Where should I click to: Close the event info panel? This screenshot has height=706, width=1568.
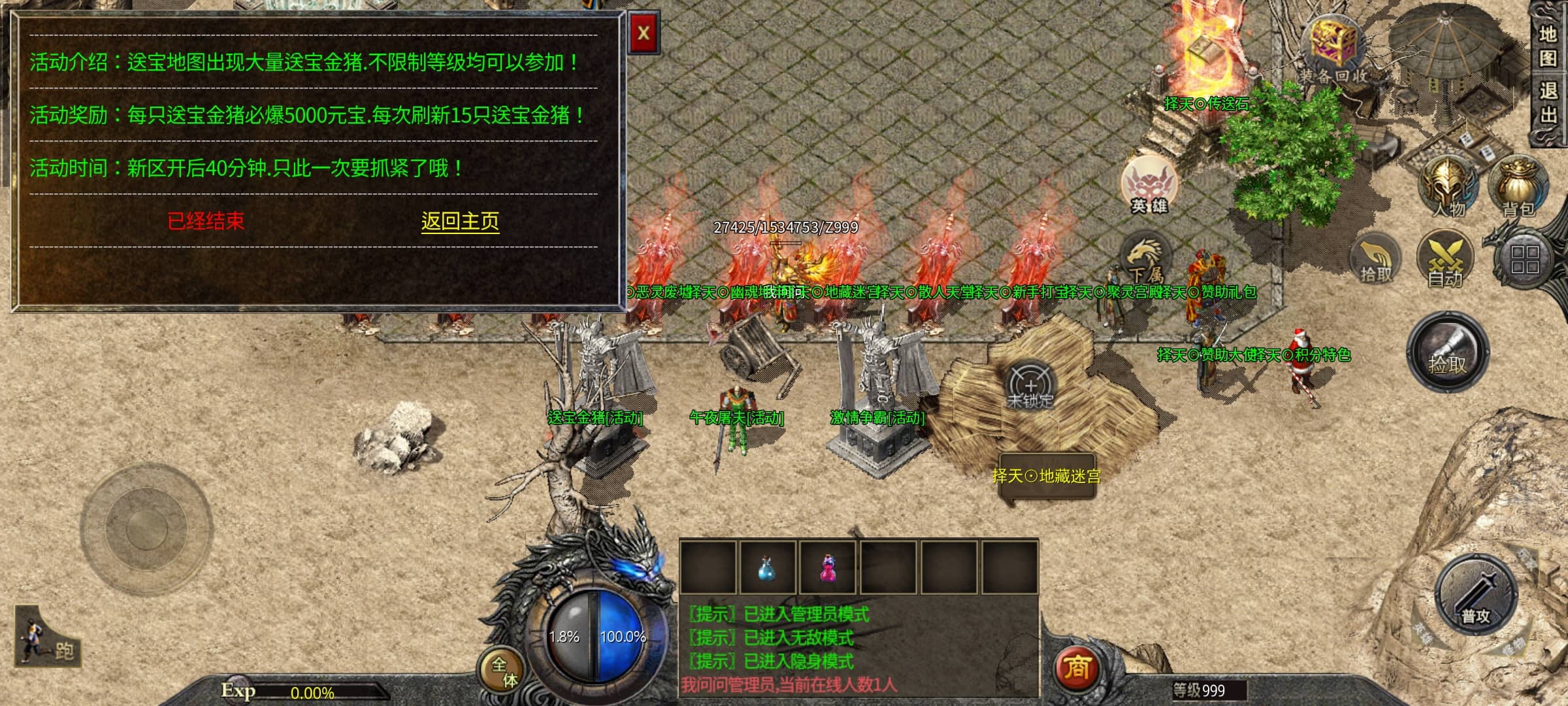(643, 33)
